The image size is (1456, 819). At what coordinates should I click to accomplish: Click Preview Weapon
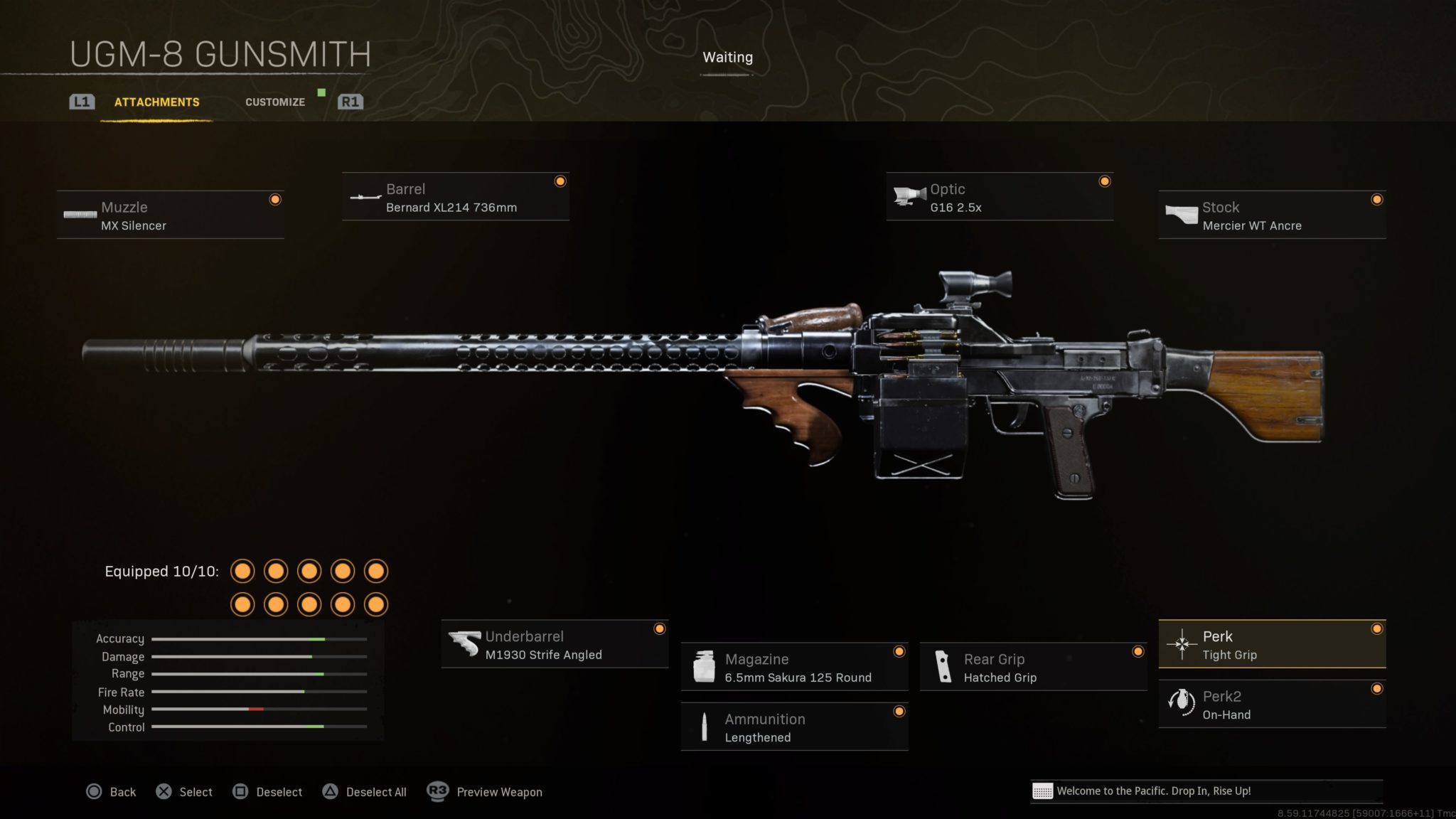coord(498,791)
